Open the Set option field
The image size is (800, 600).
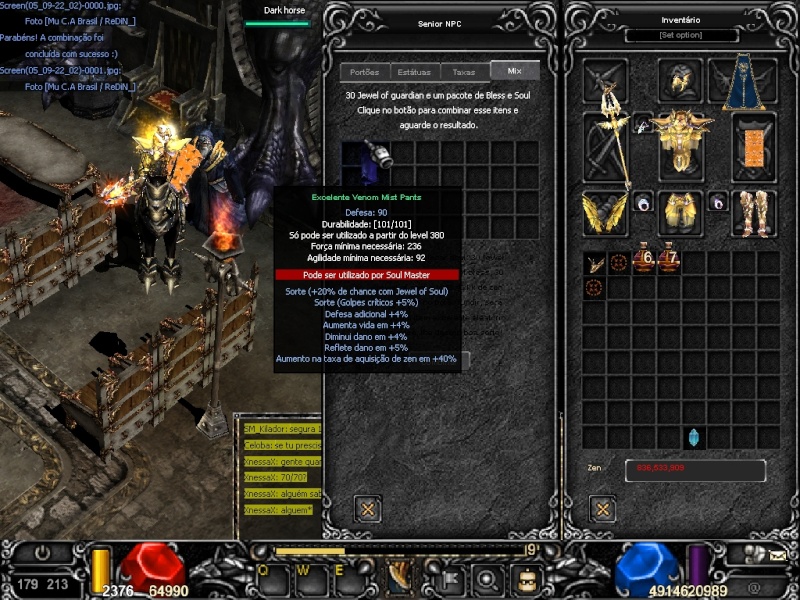pyautogui.click(x=681, y=36)
